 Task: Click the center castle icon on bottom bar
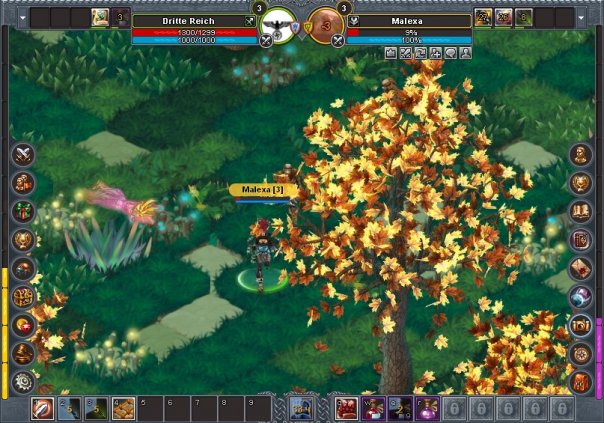[x=302, y=407]
